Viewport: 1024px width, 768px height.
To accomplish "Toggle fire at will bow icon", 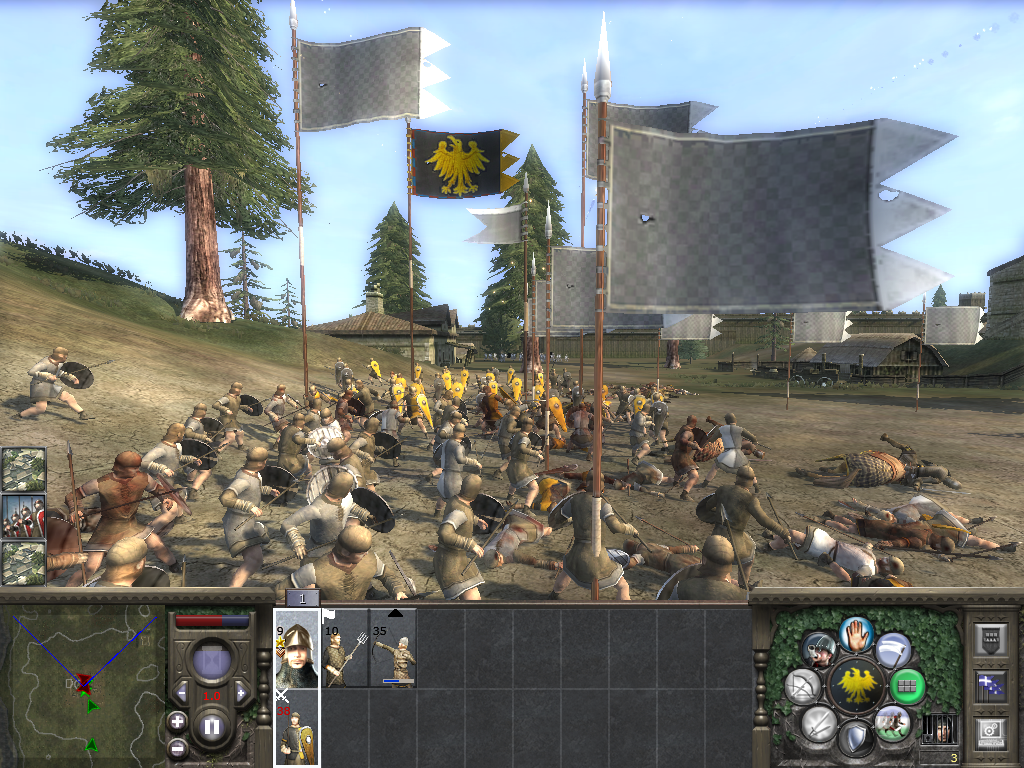I will pos(802,687).
